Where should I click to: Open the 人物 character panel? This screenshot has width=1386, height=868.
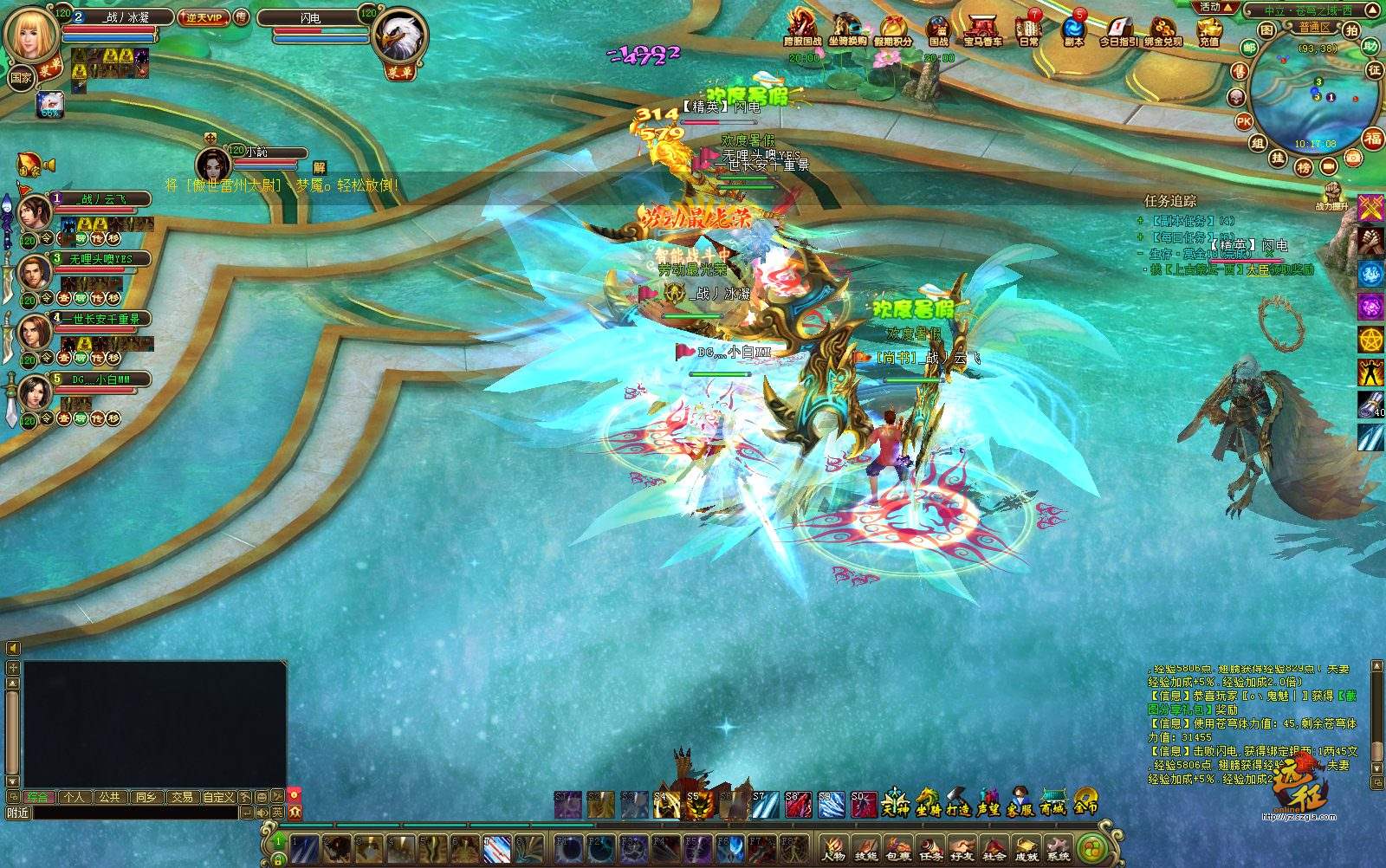pyautogui.click(x=833, y=847)
